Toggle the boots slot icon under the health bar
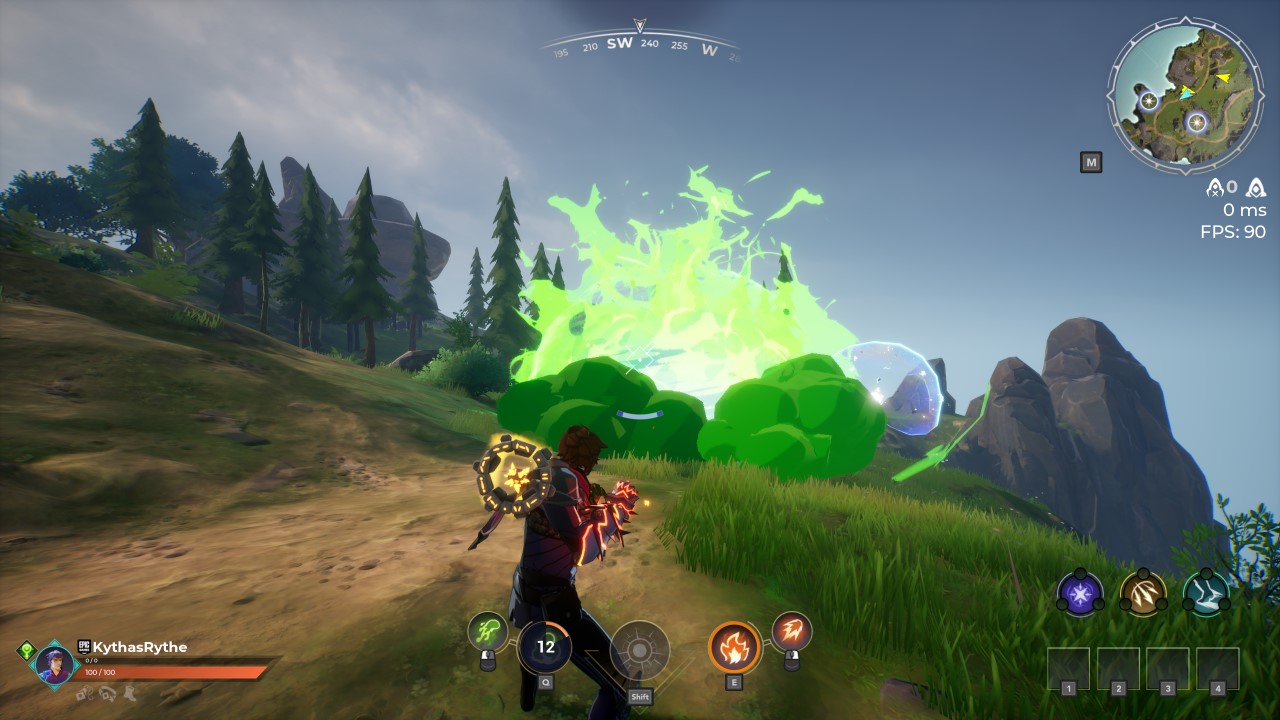 [130, 694]
